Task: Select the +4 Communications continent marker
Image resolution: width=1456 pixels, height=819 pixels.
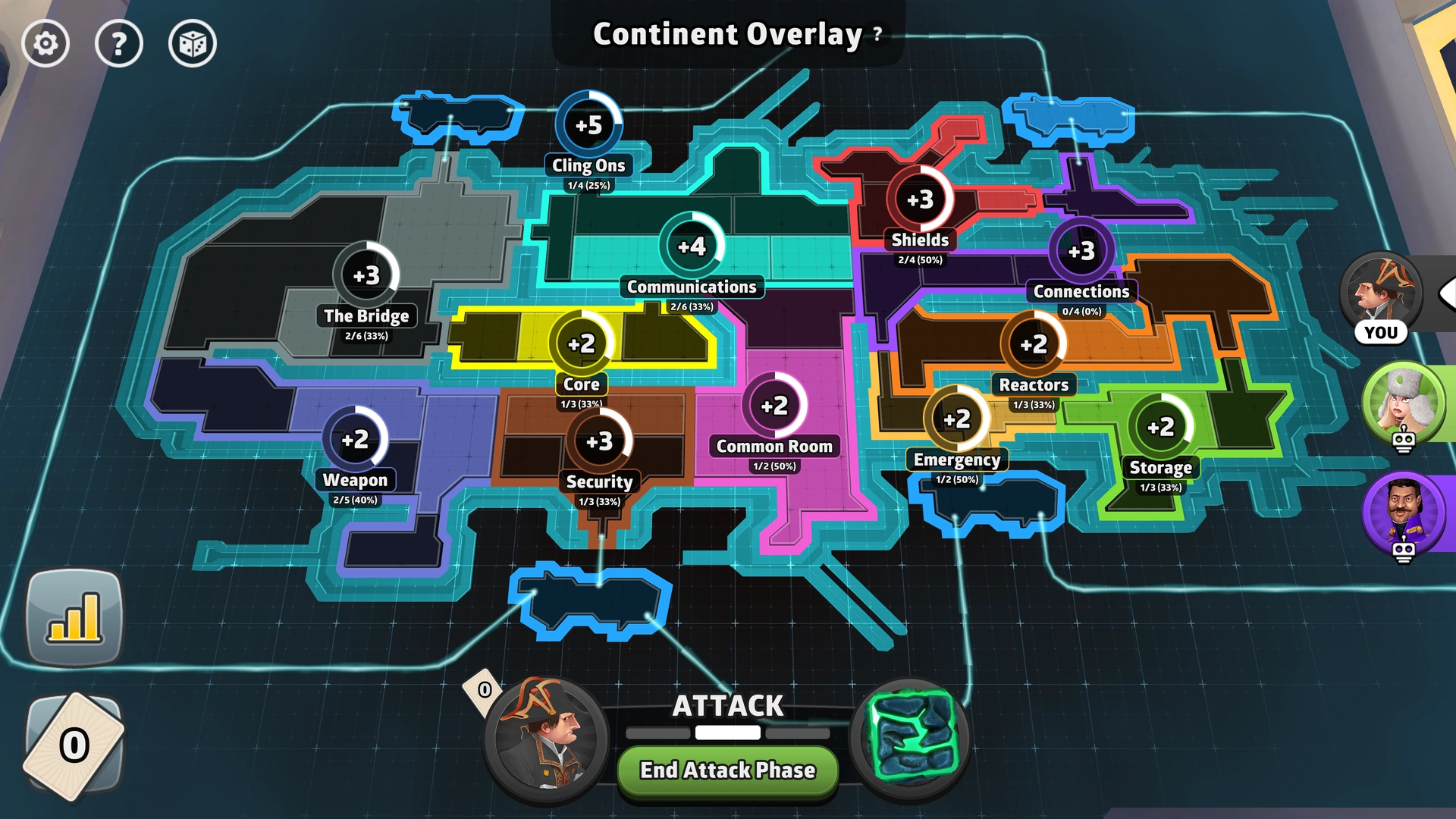Action: (x=692, y=245)
